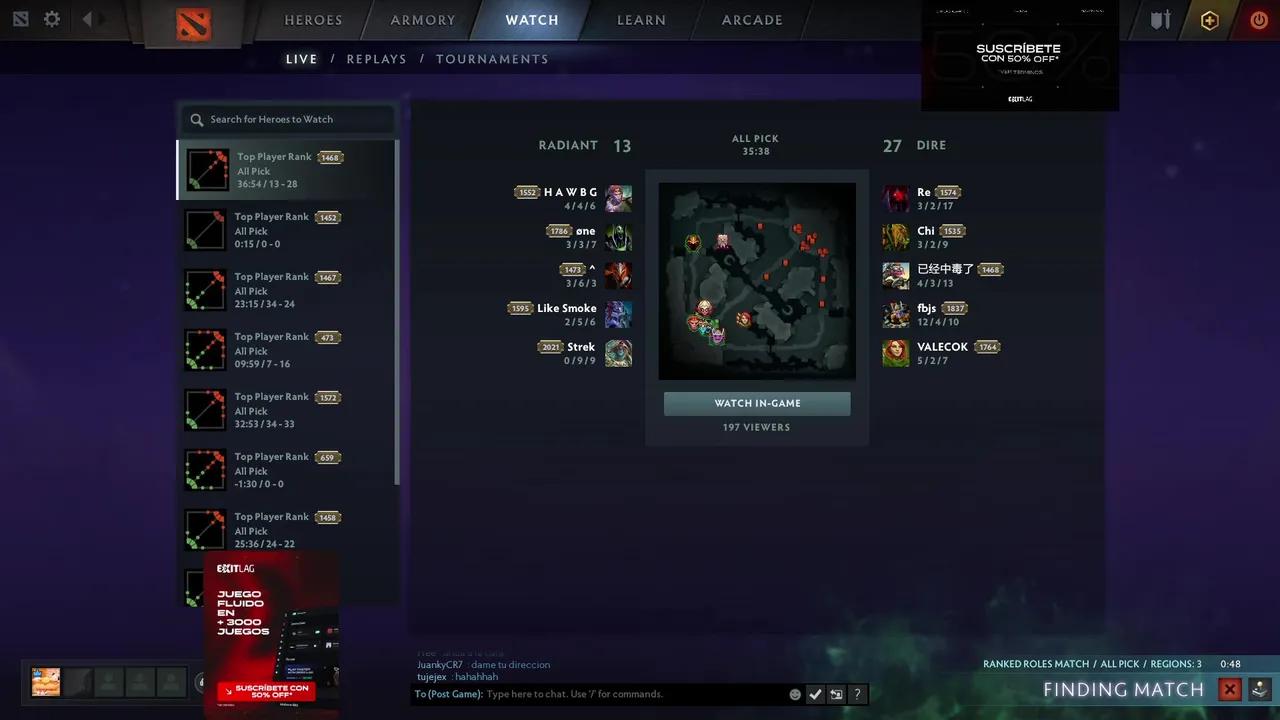Screen dimensions: 1280x720
Task: Open the LEARN menu item
Action: coord(641,20)
